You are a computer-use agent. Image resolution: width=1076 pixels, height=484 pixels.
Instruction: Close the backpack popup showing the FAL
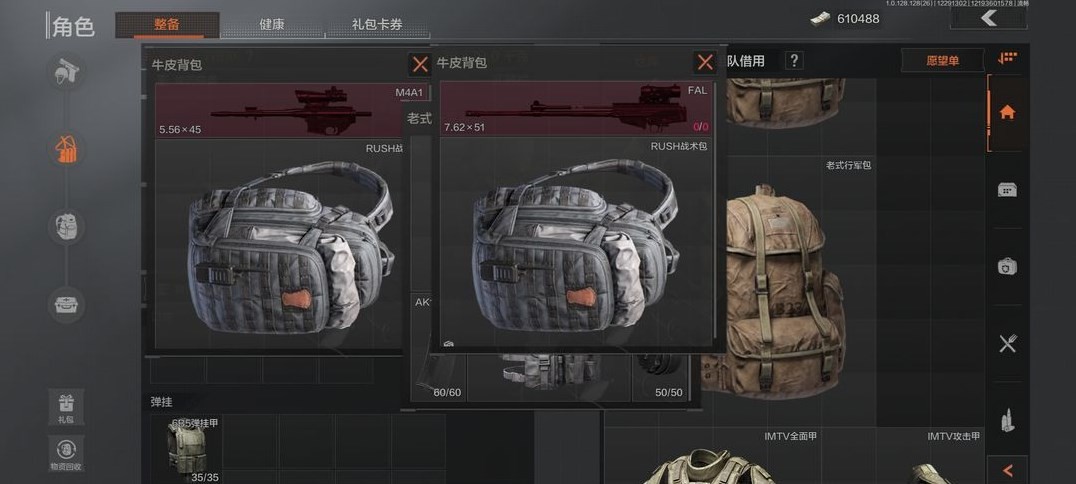(705, 62)
